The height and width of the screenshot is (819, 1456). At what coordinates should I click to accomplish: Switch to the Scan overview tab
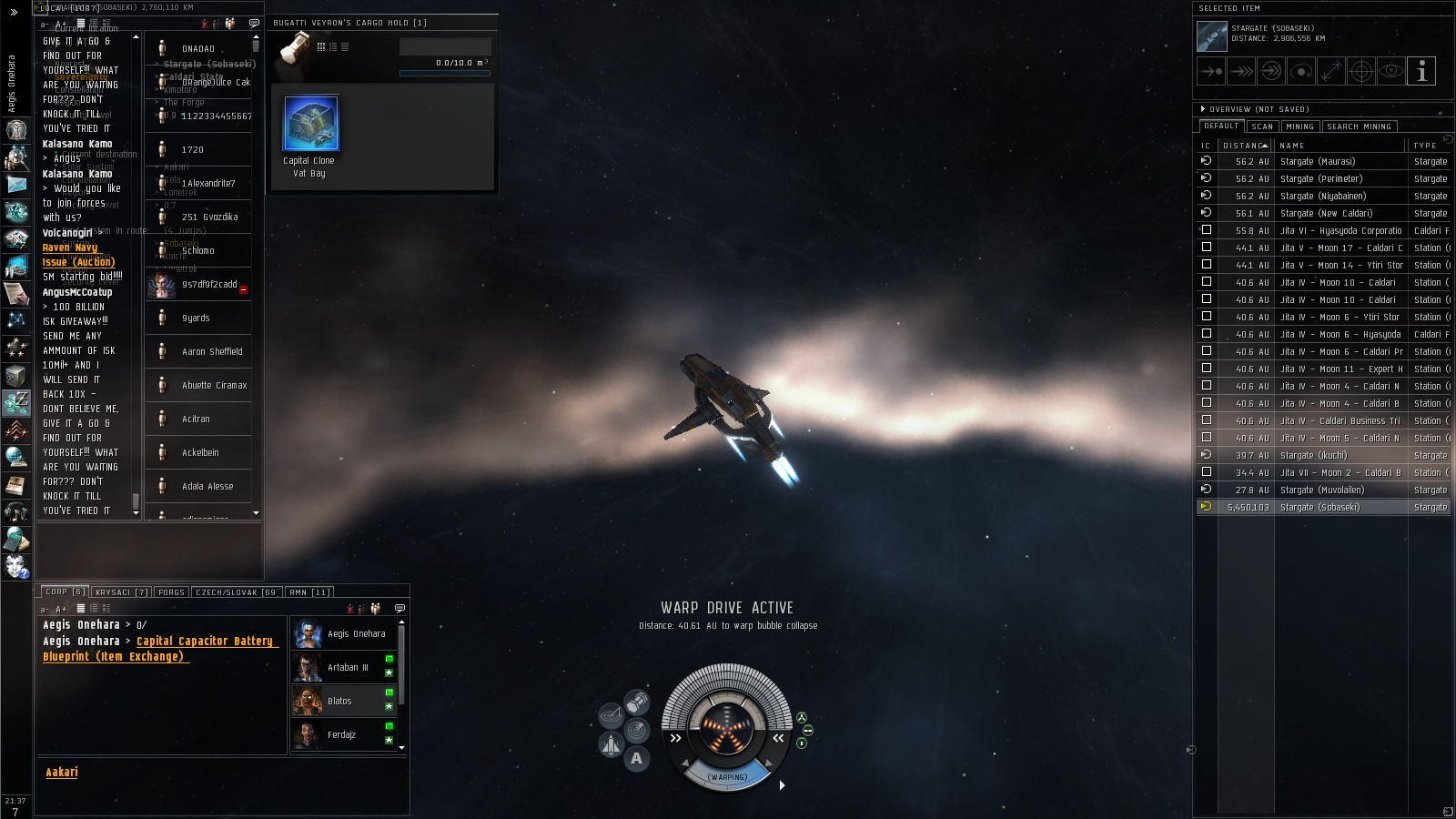[1262, 126]
